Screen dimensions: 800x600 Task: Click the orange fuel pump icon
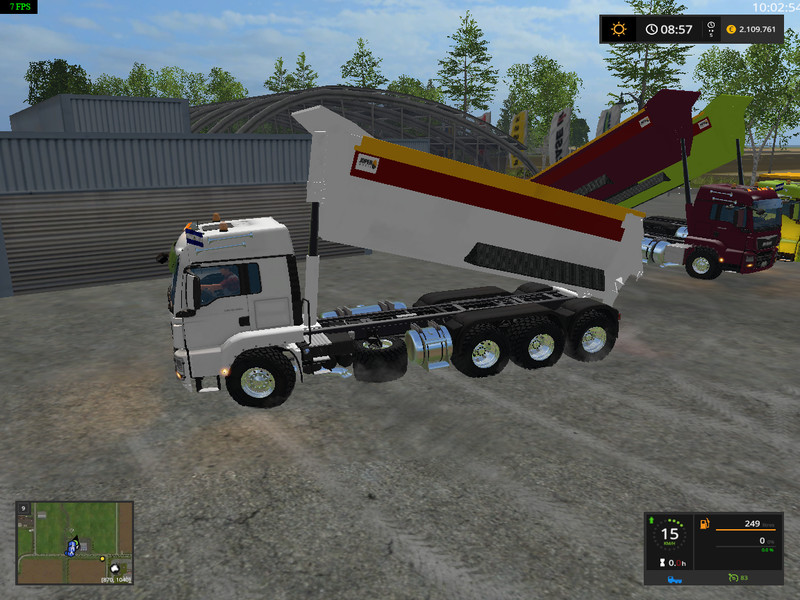tap(704, 523)
